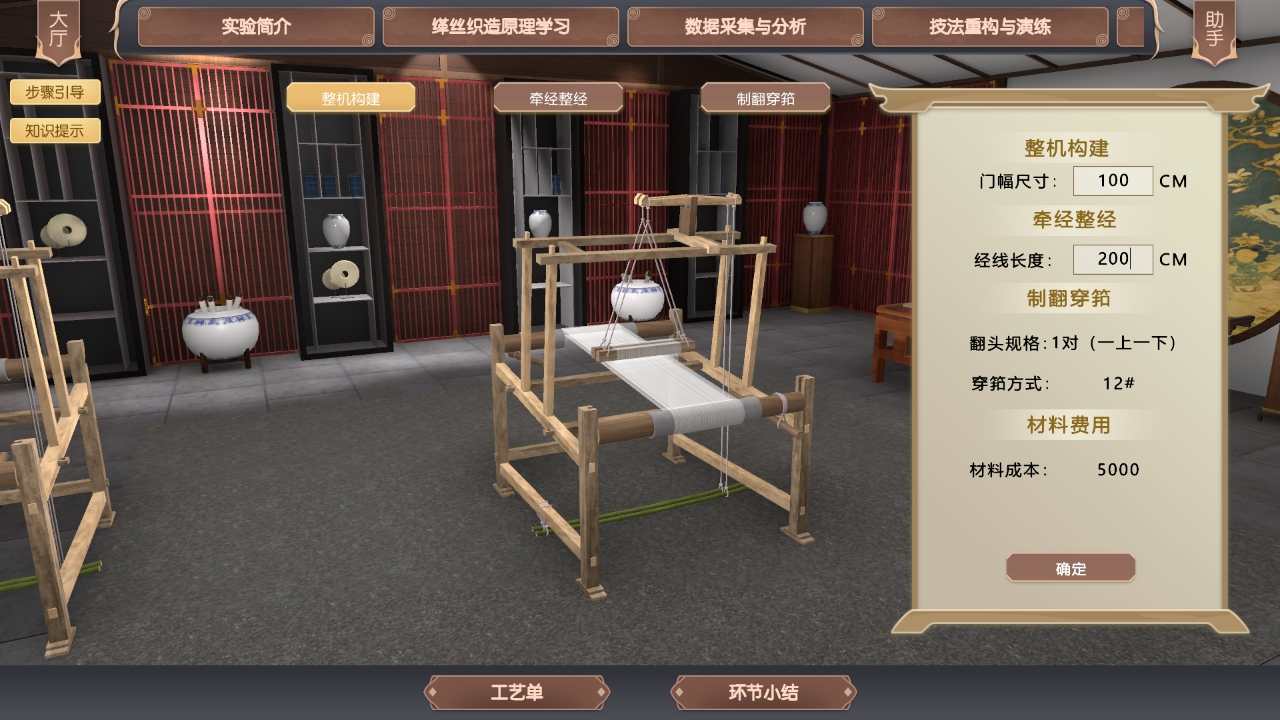Image resolution: width=1280 pixels, height=720 pixels.
Task: Show the 步骤引导 step guide
Action: [55, 93]
